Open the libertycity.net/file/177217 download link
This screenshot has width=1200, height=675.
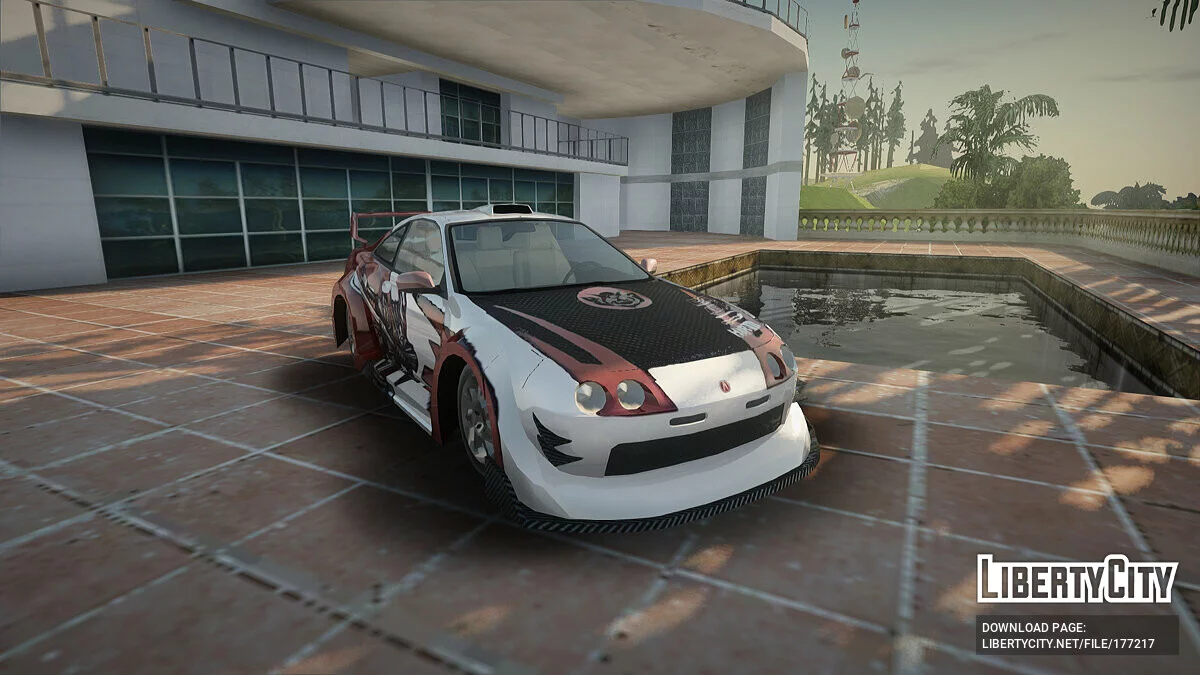coord(1068,644)
